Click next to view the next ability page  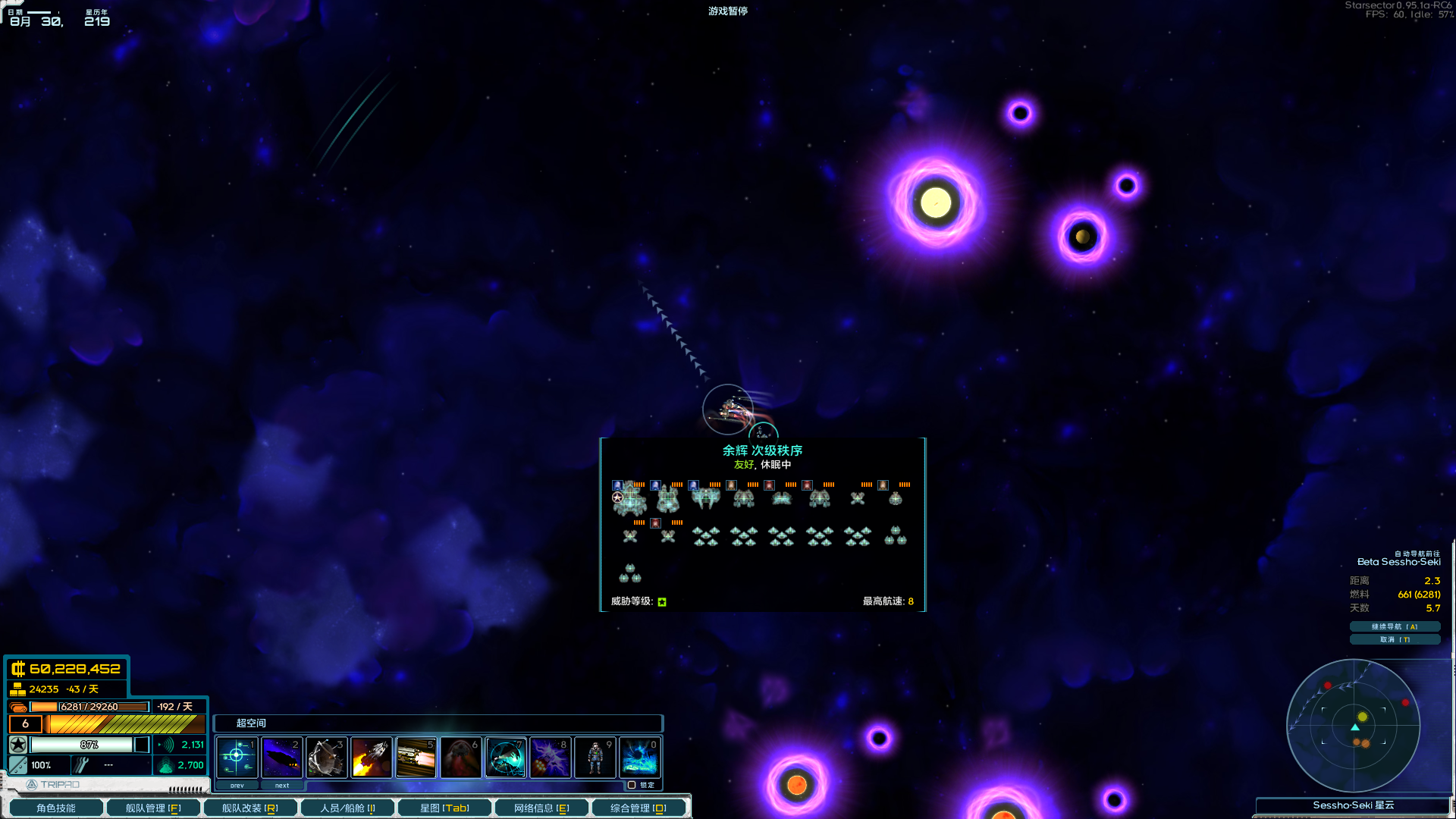[282, 785]
